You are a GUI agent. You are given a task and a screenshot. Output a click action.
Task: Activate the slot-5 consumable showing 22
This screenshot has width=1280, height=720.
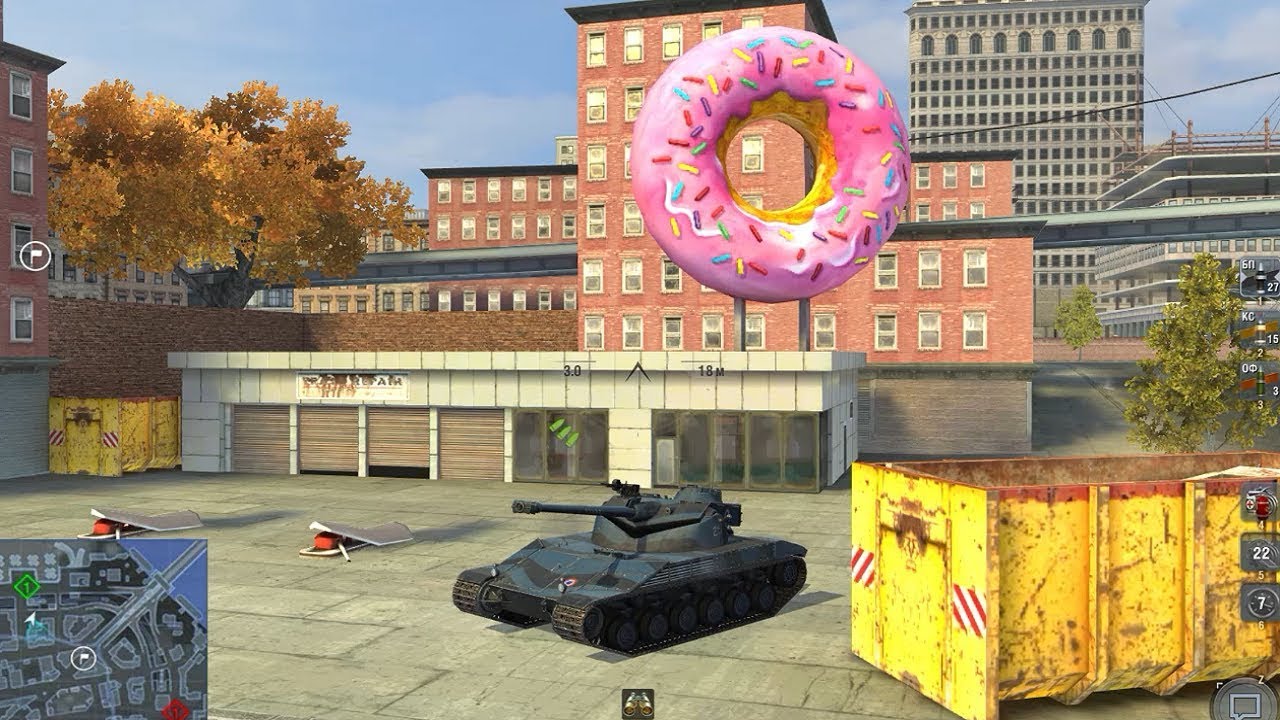[1258, 553]
